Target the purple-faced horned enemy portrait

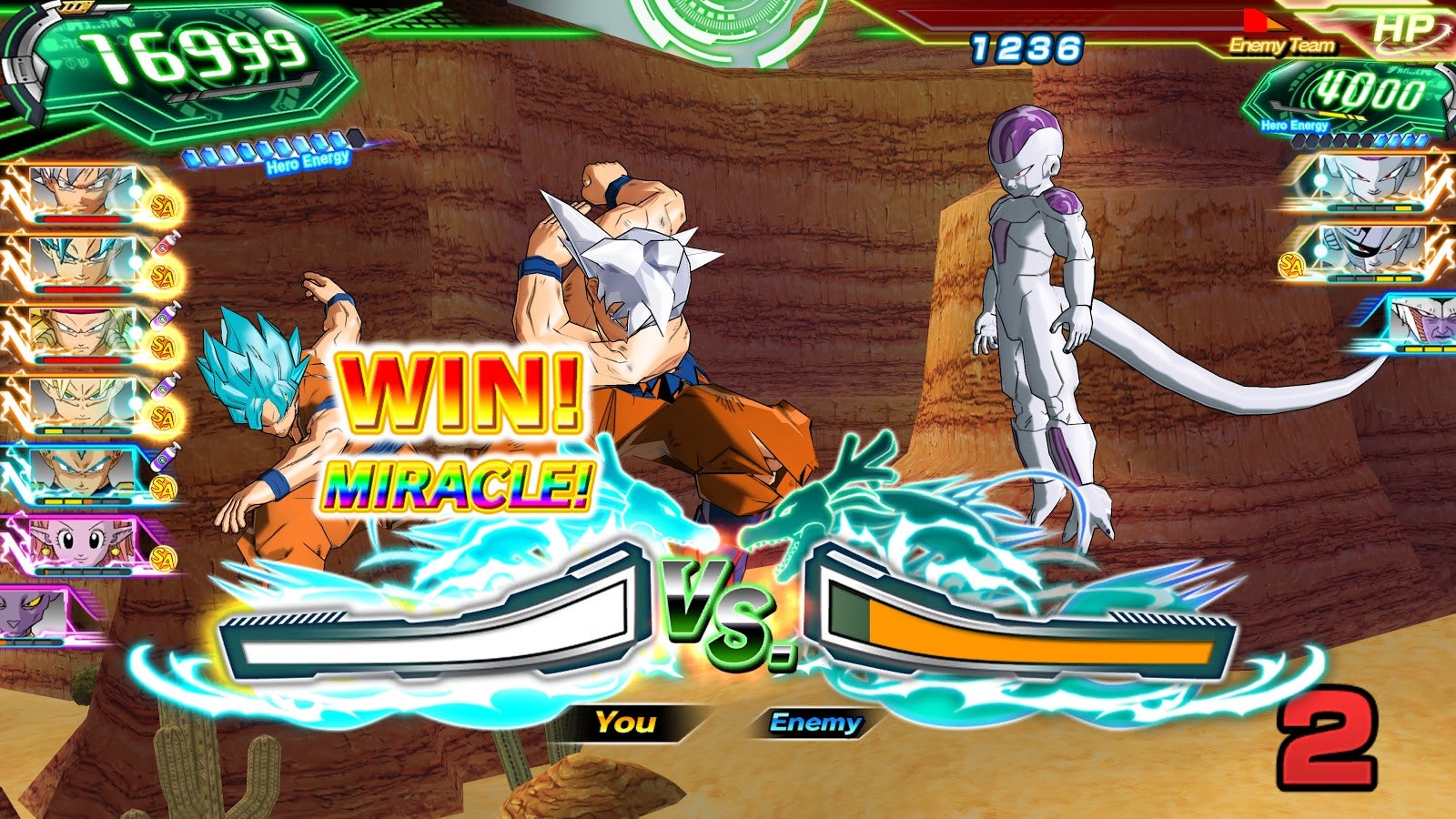pos(1422,321)
